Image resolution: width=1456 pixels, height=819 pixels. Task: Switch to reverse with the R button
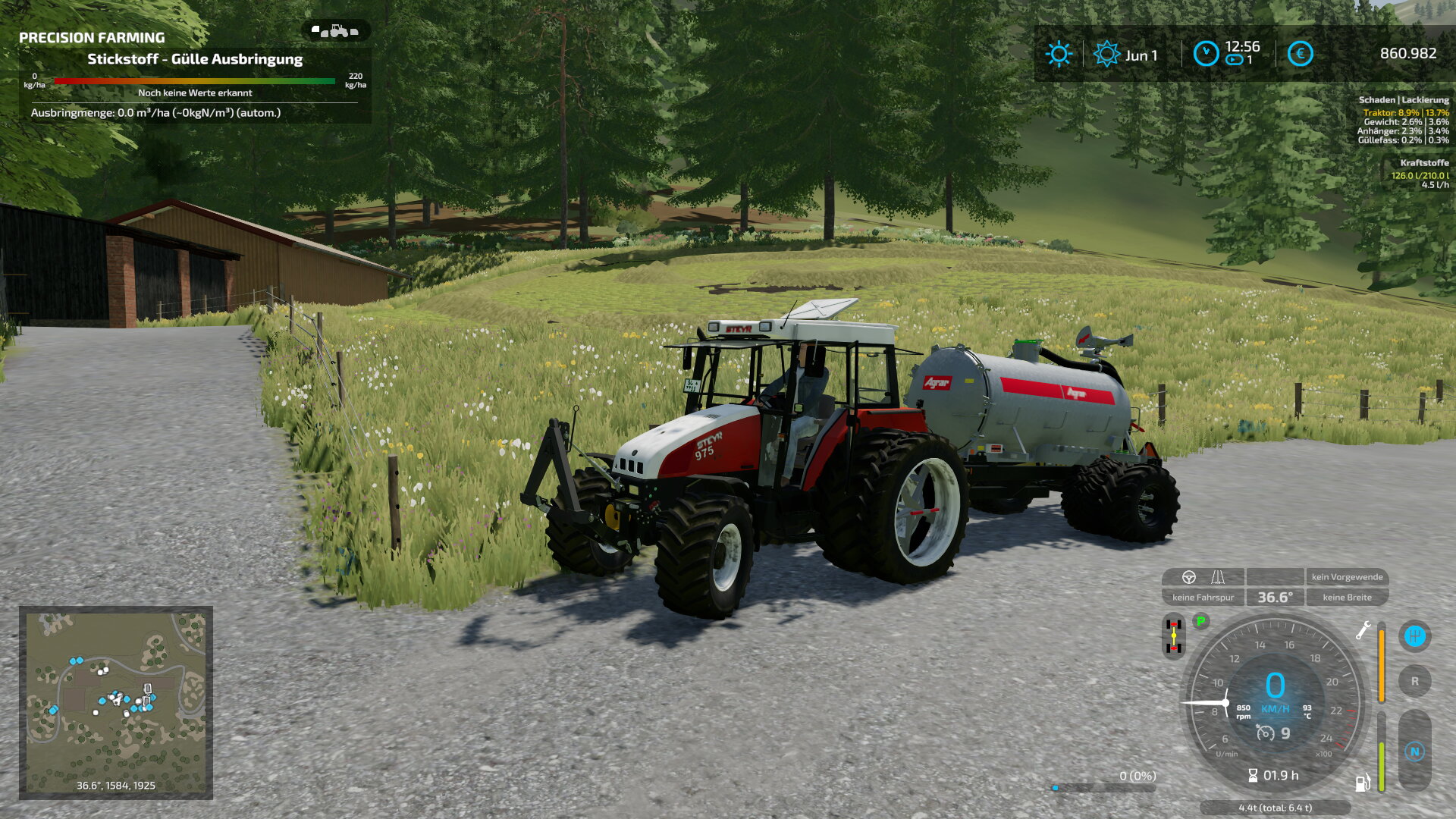(x=1414, y=682)
